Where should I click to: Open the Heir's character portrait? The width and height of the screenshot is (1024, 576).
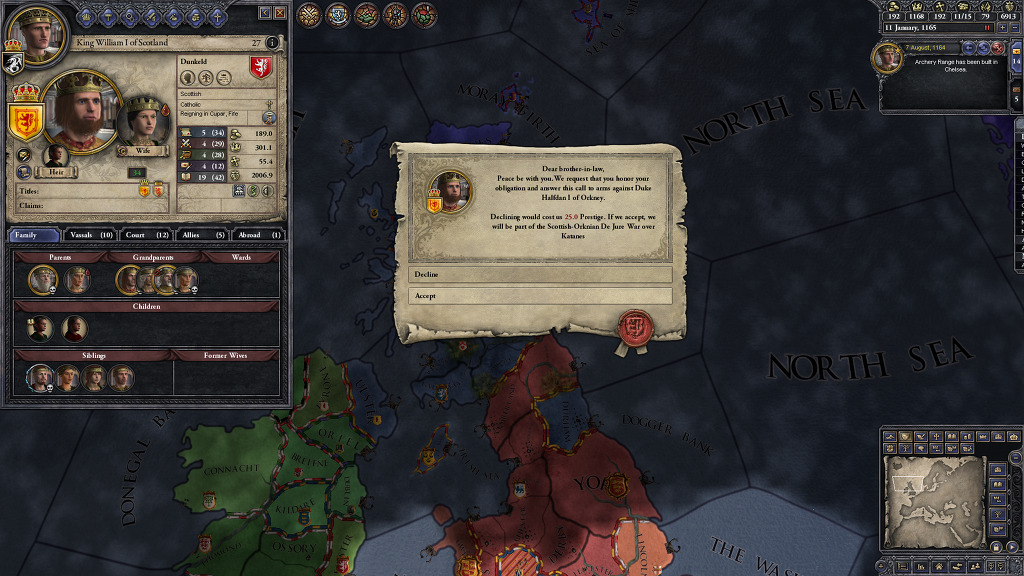point(55,157)
